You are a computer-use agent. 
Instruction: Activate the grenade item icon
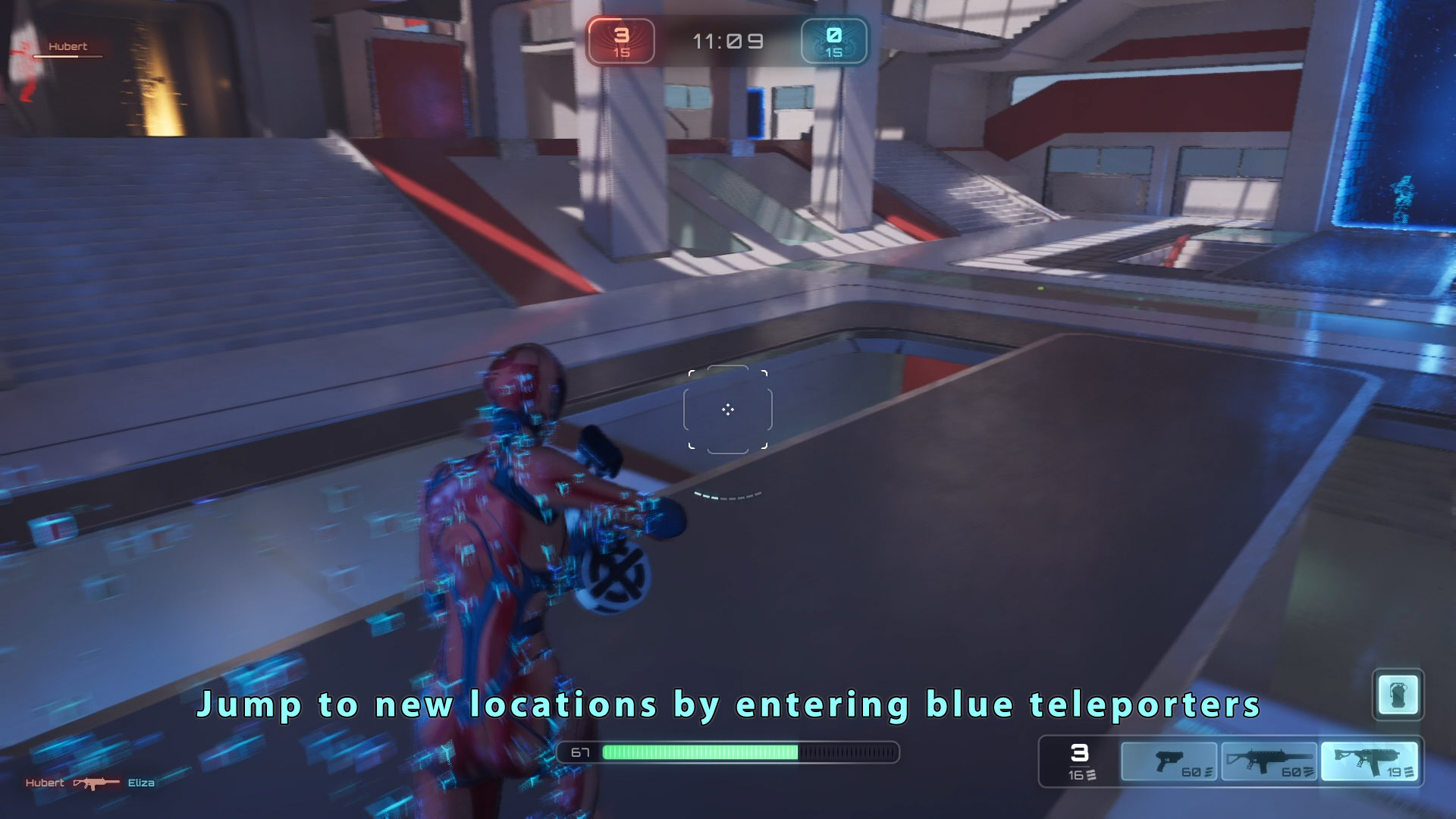point(1398,694)
